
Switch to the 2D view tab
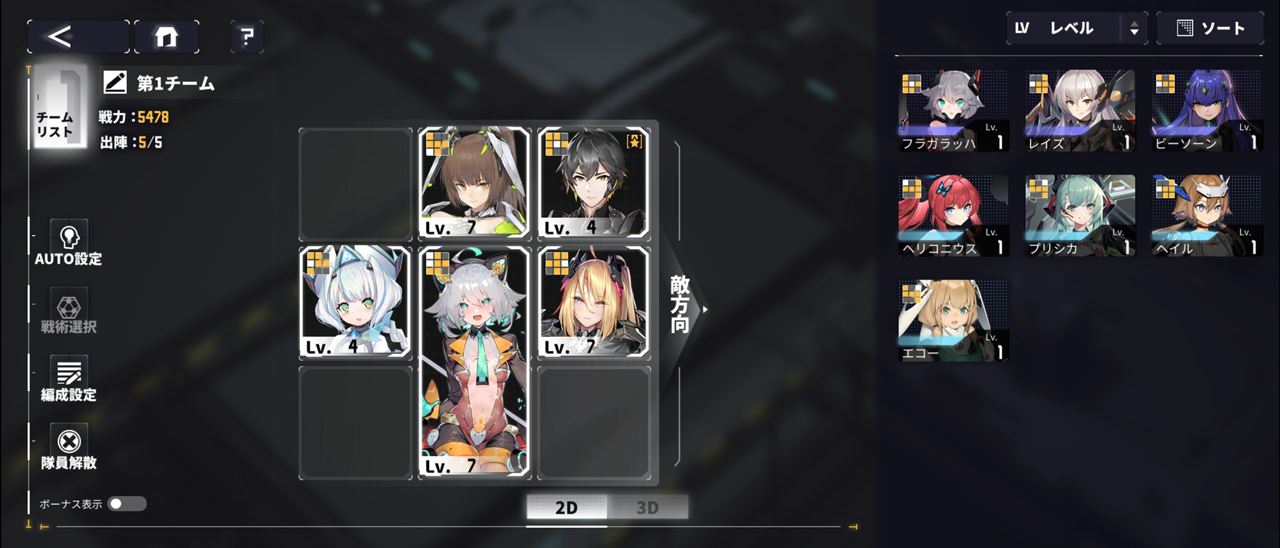[x=566, y=507]
